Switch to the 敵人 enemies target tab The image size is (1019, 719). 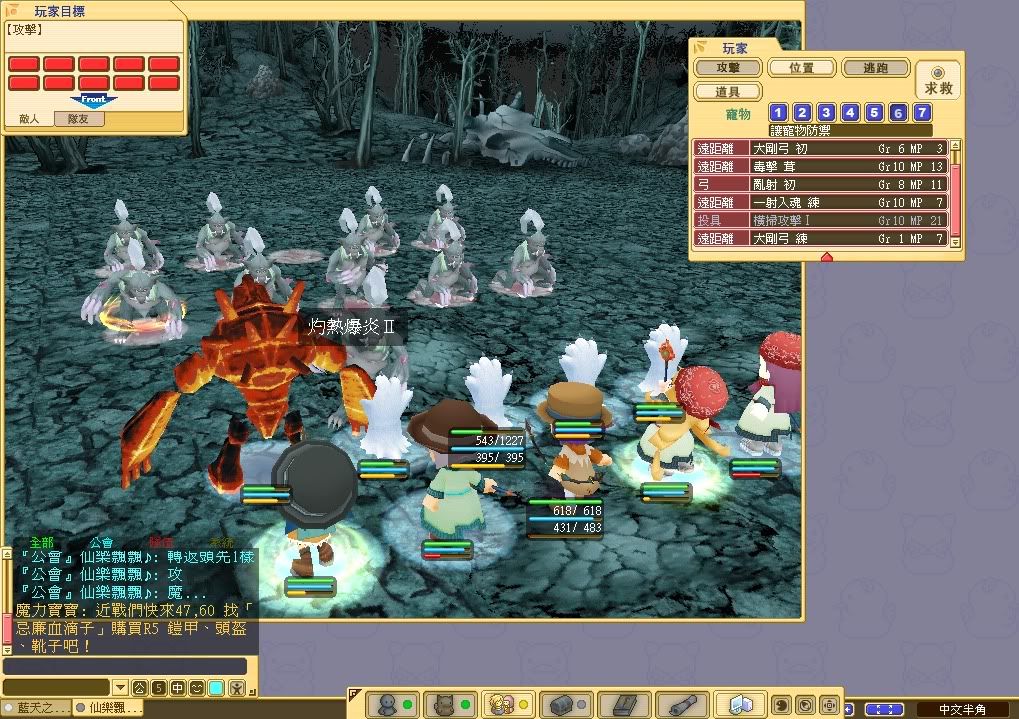pyautogui.click(x=30, y=118)
